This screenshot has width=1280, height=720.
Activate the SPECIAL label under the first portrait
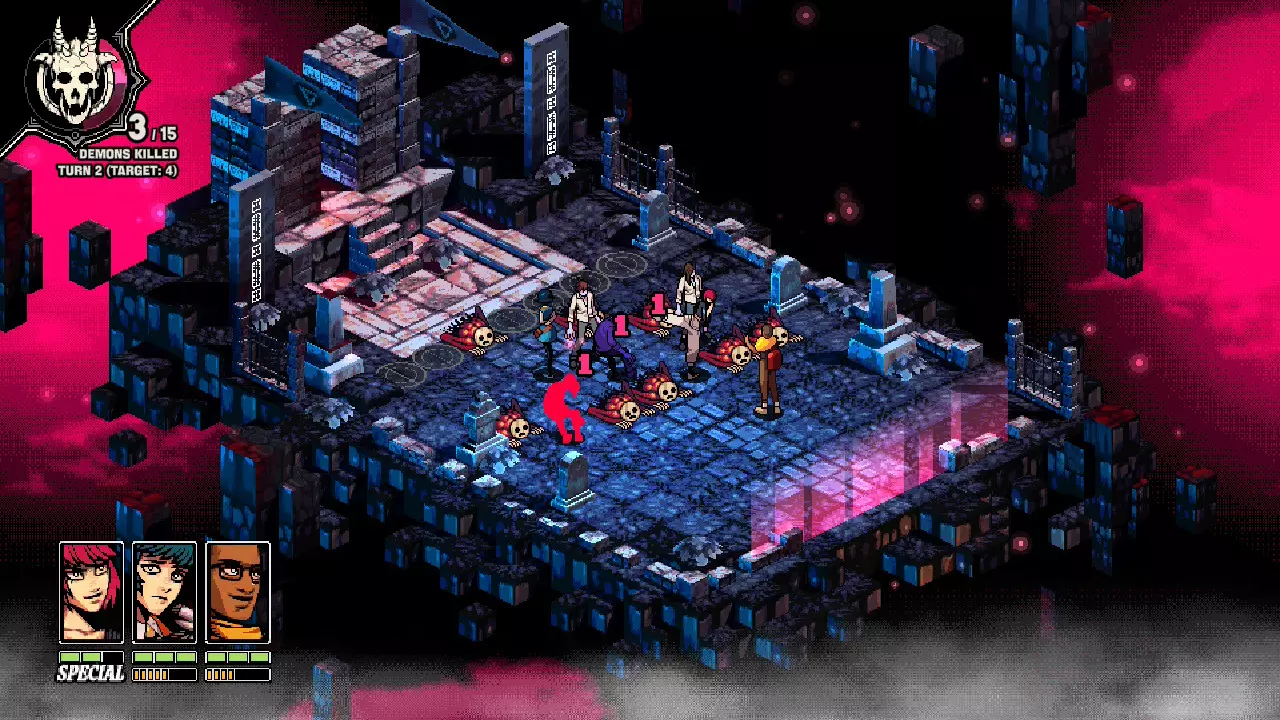pyautogui.click(x=91, y=673)
